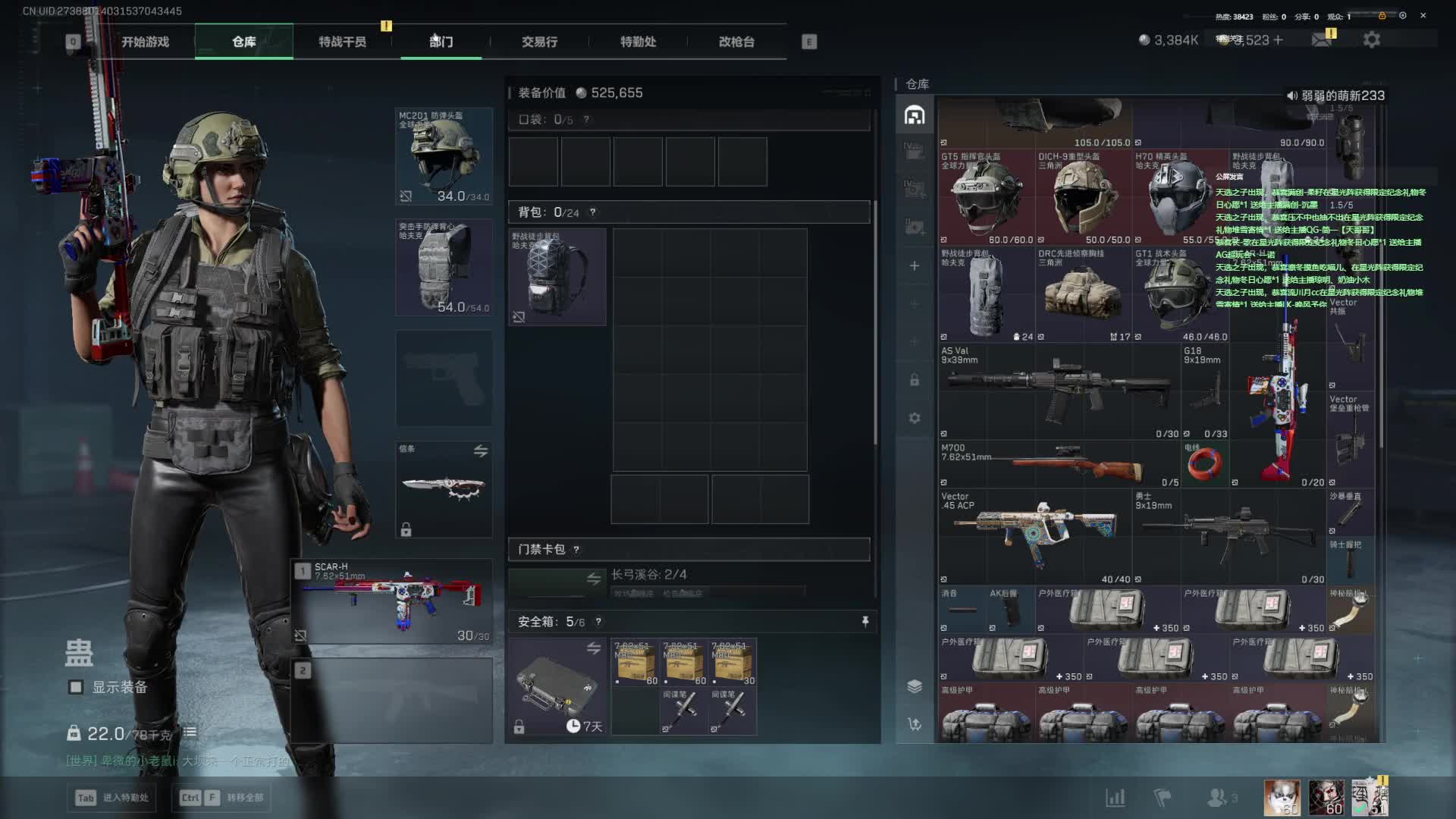This screenshot has height=819, width=1456.
Task: Select the DICH-9 heavy helmet in stash
Action: pyautogui.click(x=1084, y=199)
